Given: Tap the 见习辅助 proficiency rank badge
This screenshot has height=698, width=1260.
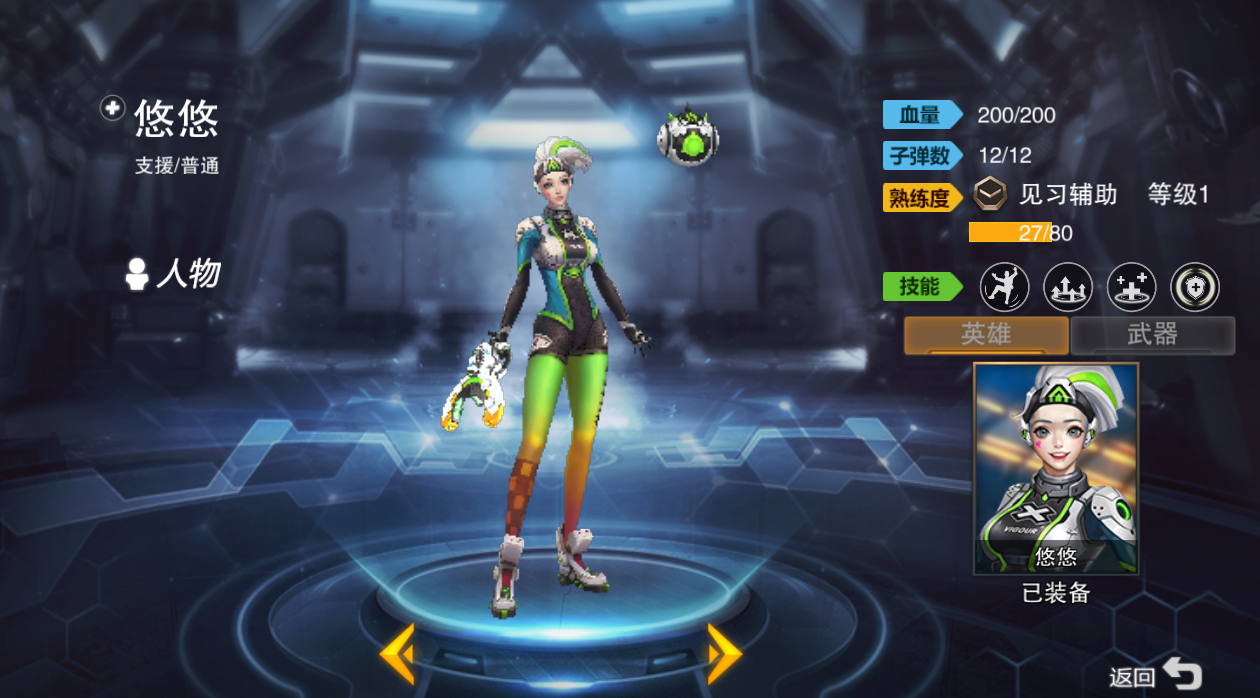Looking at the screenshot, I should [x=990, y=193].
